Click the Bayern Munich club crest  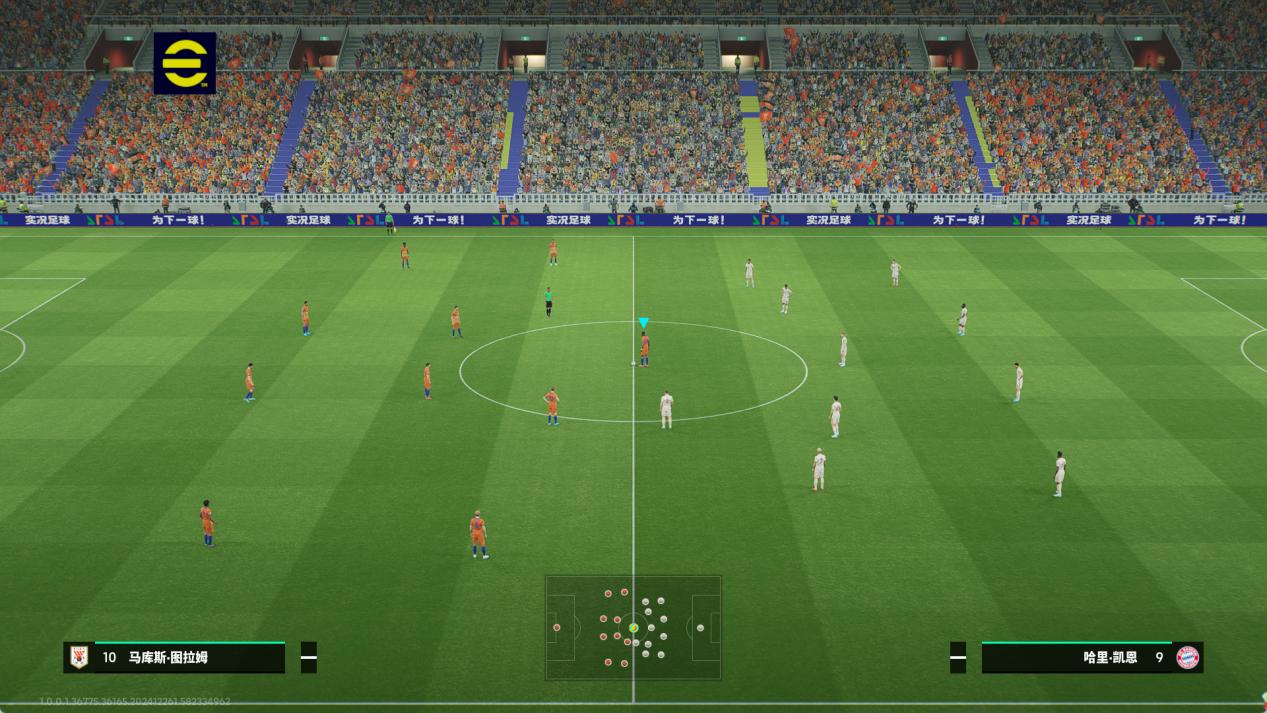tap(1187, 657)
